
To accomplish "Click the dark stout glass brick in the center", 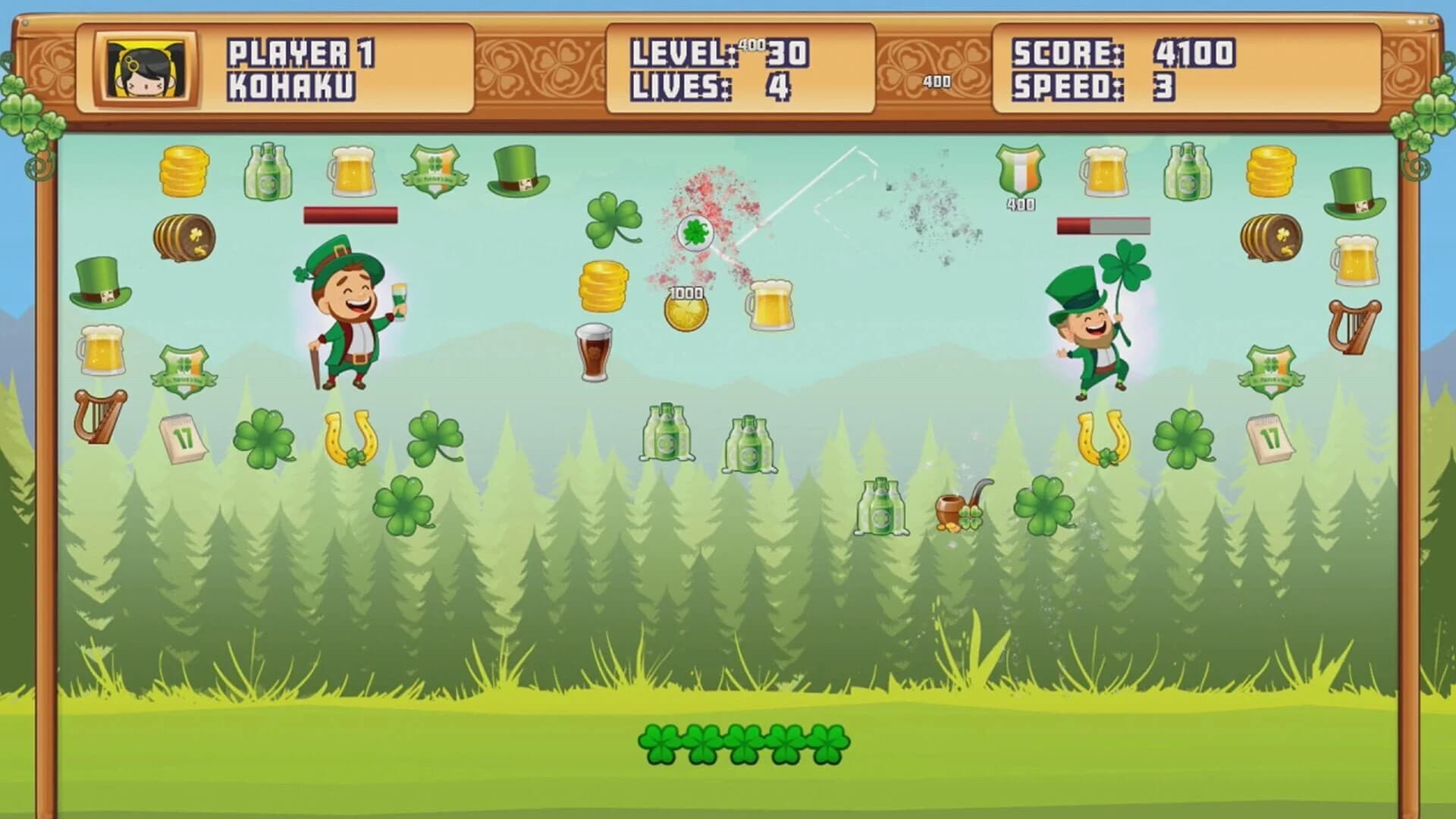I will (x=595, y=353).
